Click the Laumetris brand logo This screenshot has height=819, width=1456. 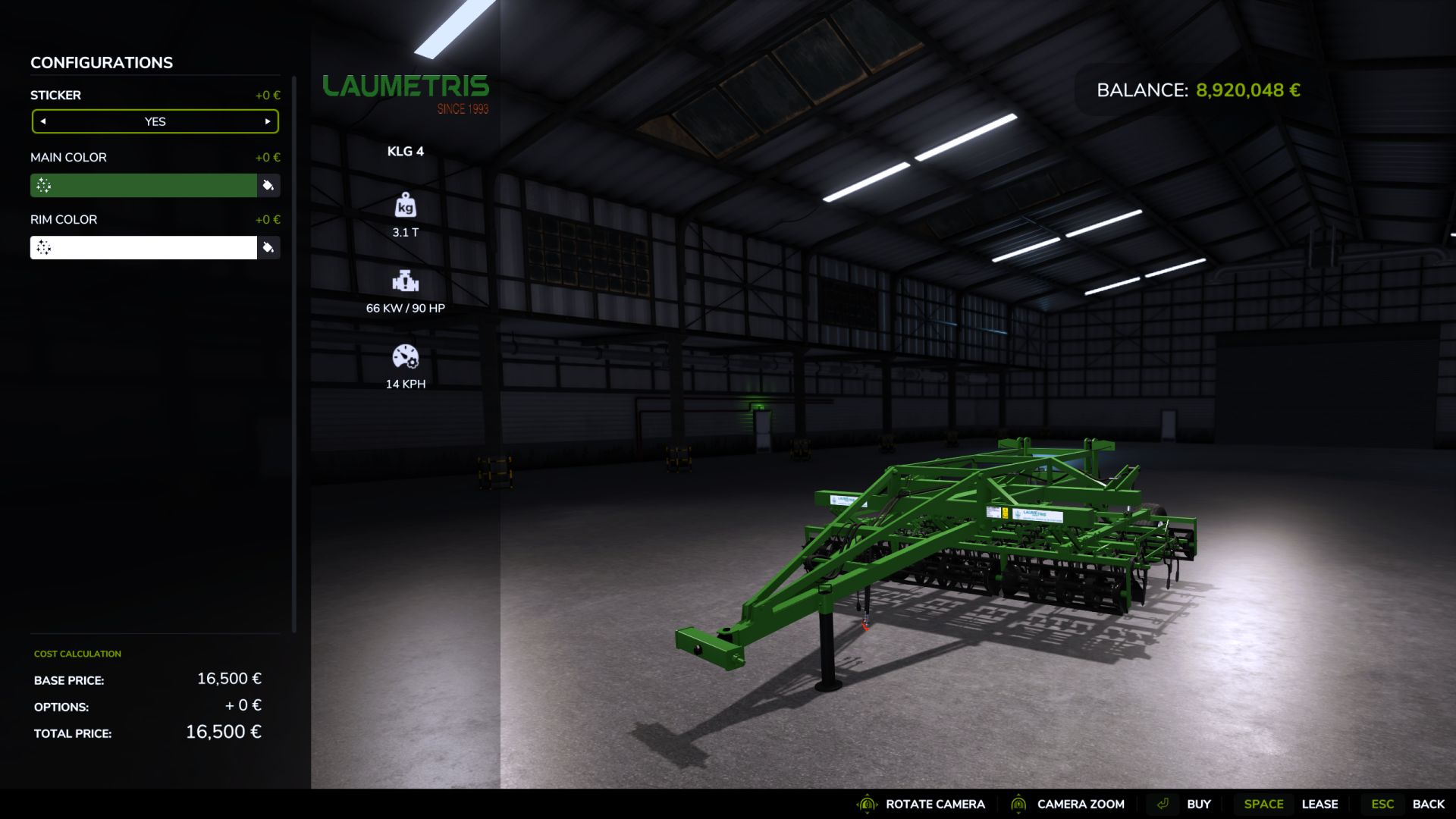pyautogui.click(x=406, y=86)
